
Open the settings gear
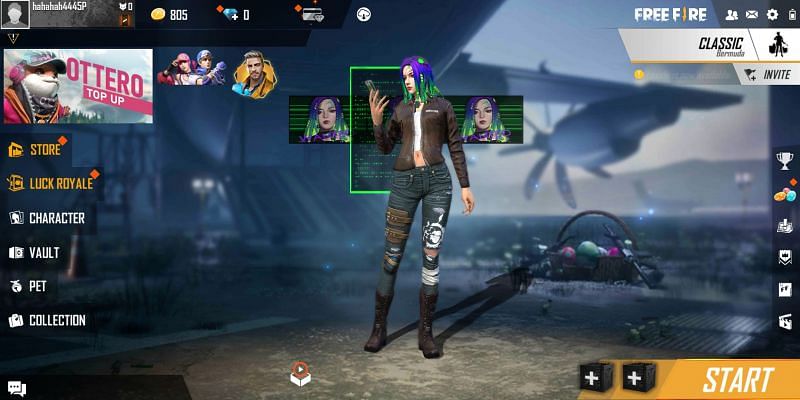click(x=771, y=15)
